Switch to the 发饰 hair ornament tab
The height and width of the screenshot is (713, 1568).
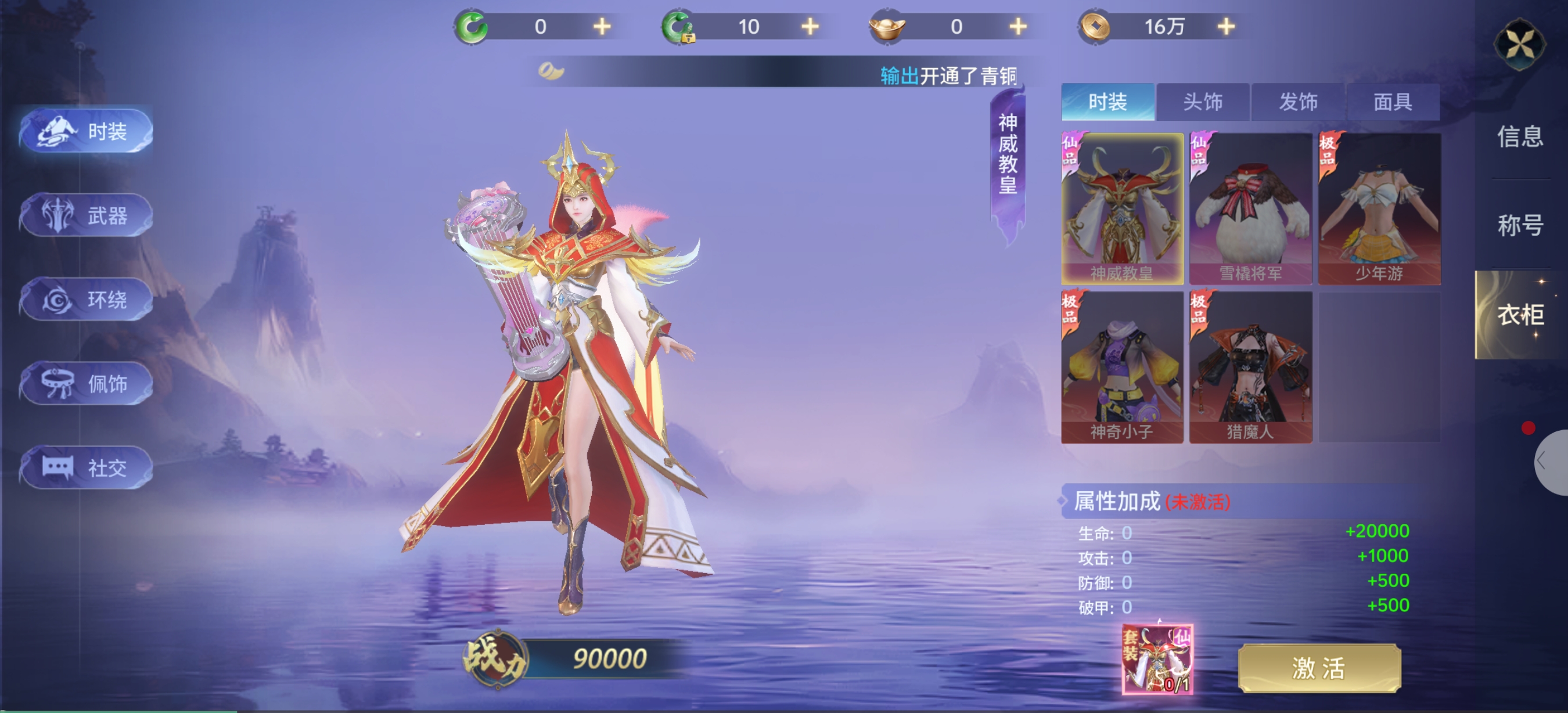coord(1298,102)
